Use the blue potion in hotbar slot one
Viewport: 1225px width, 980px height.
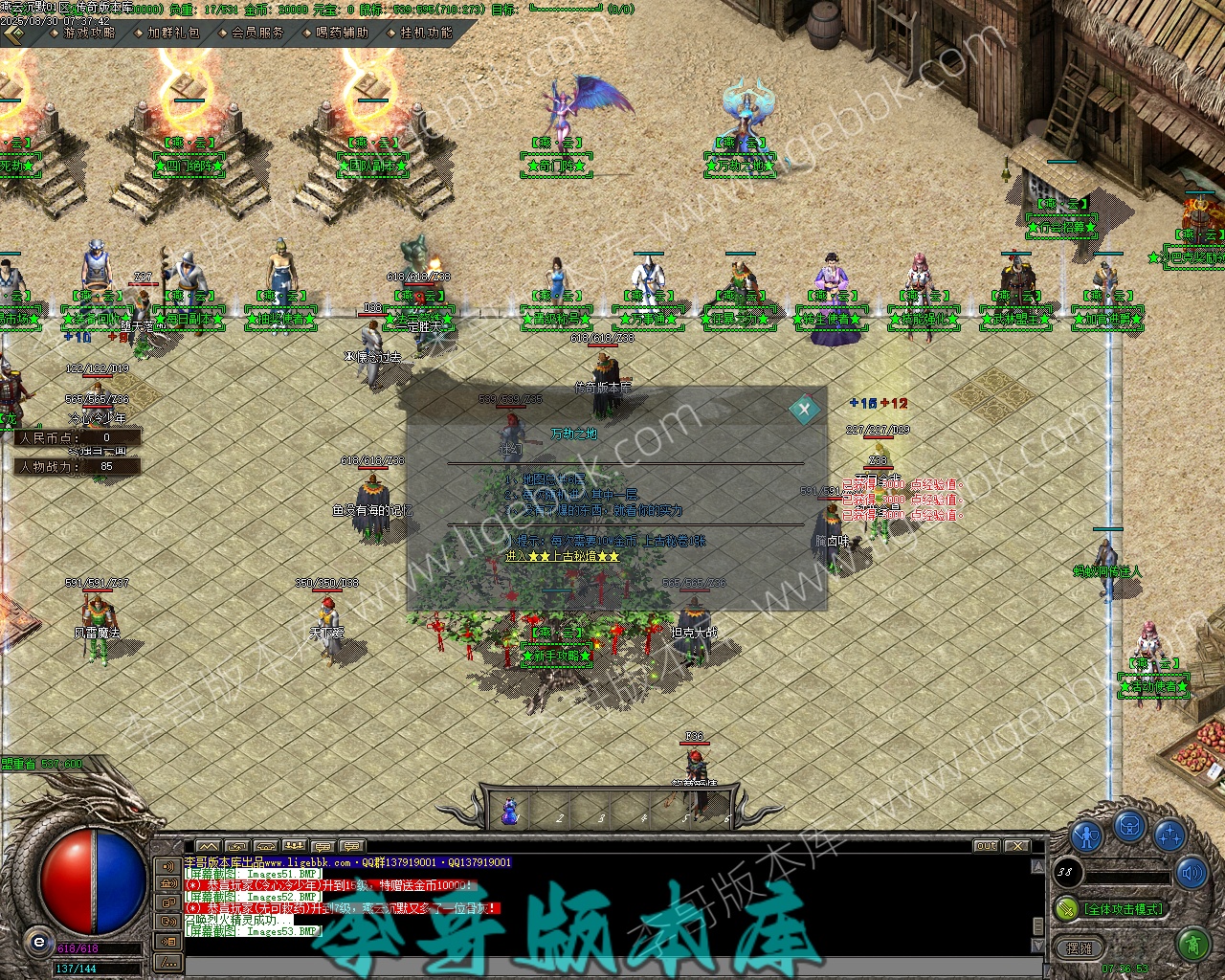click(510, 812)
